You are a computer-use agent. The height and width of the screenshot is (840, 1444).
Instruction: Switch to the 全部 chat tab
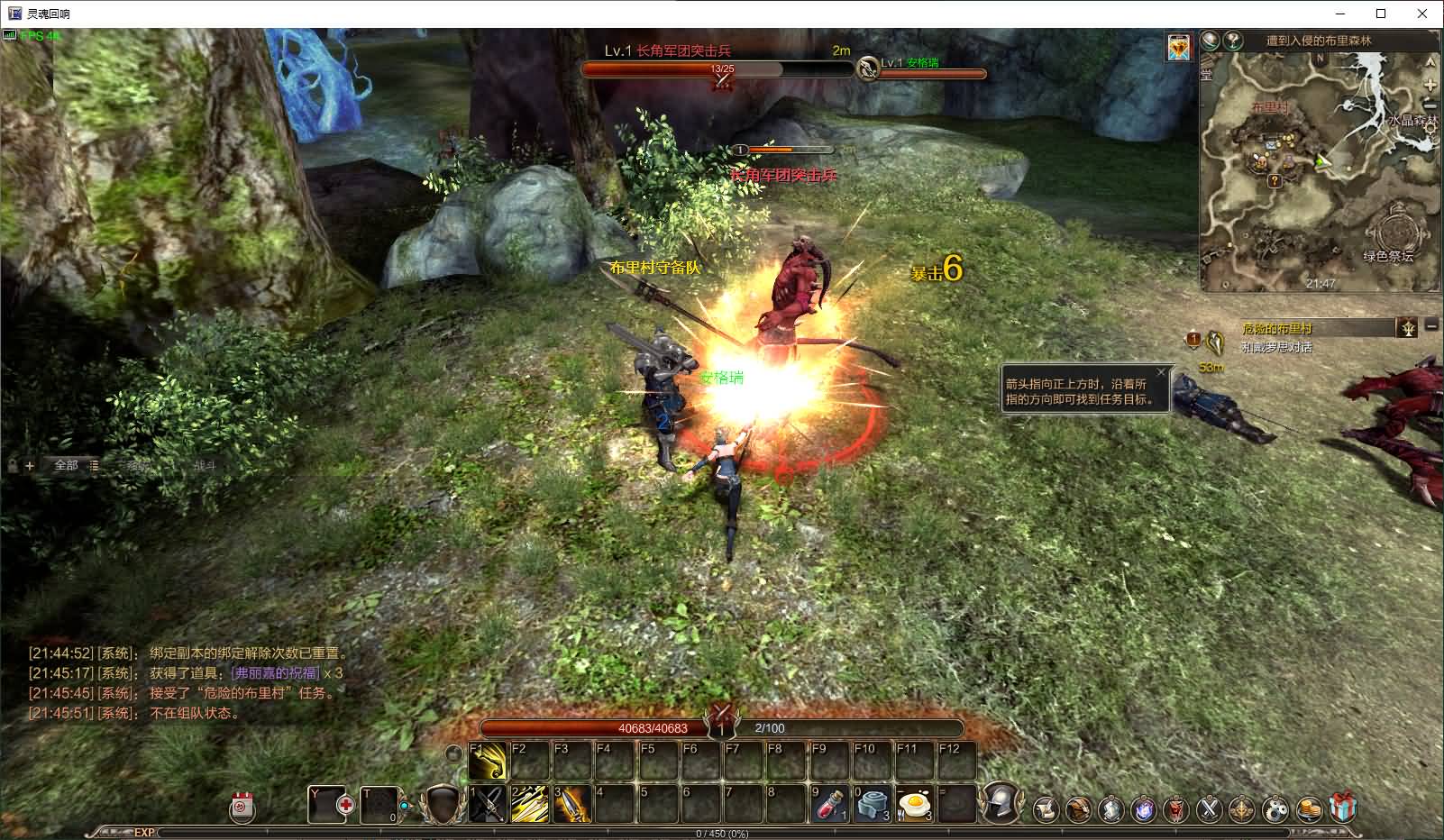point(67,465)
